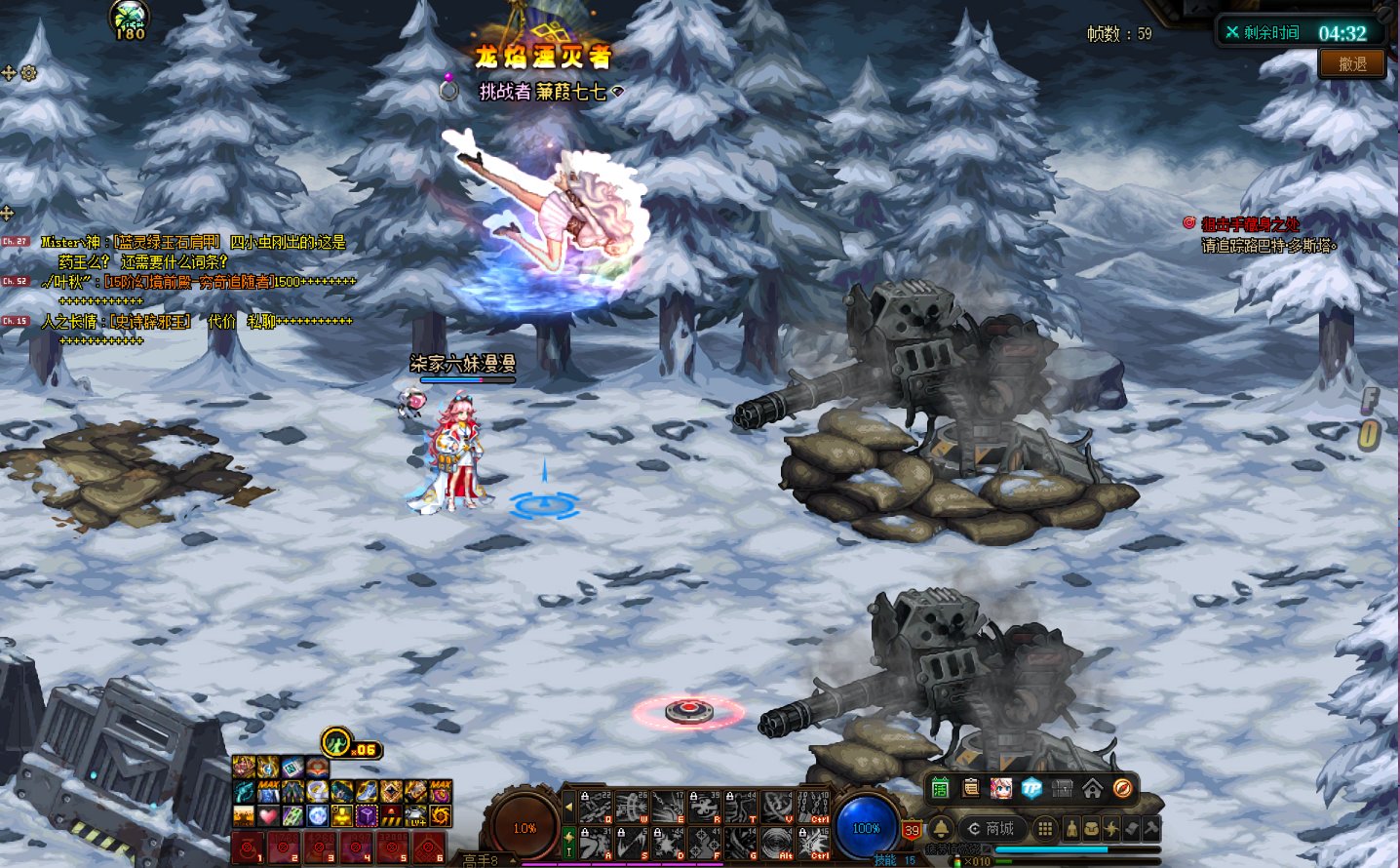Click the house icon in menu bar

click(1093, 788)
